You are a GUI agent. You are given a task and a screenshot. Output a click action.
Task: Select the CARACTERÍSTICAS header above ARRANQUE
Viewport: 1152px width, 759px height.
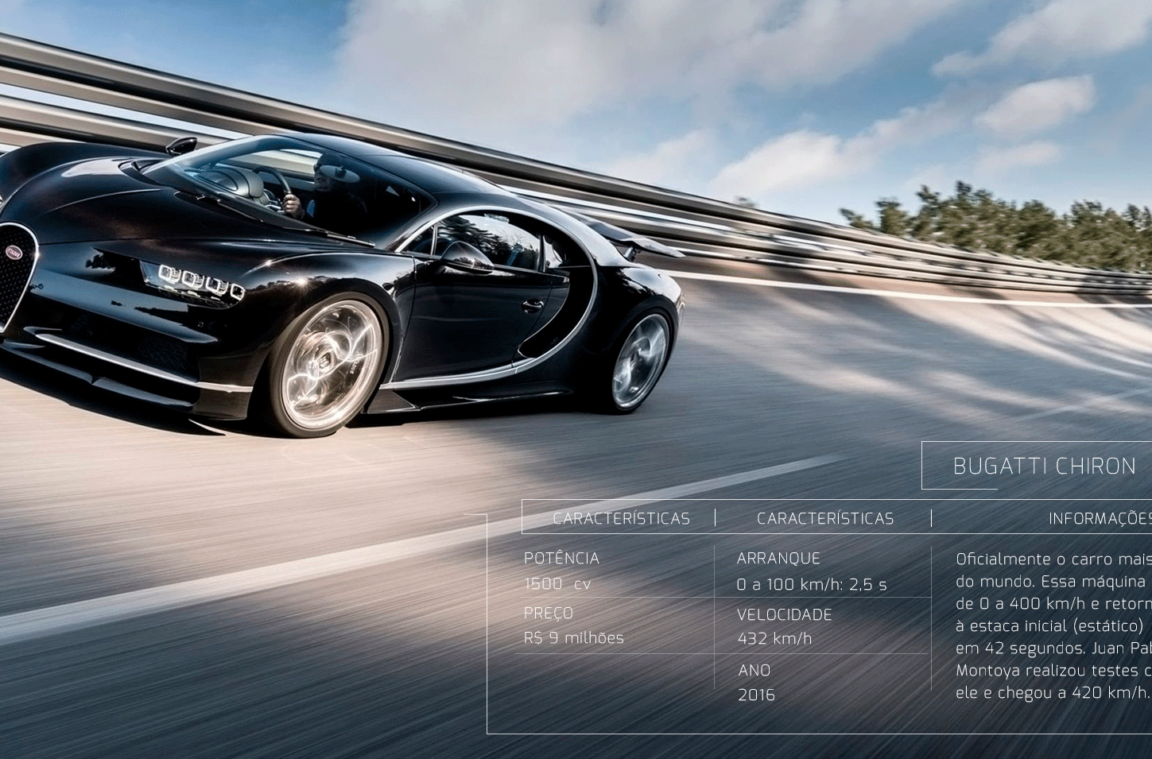(x=825, y=518)
